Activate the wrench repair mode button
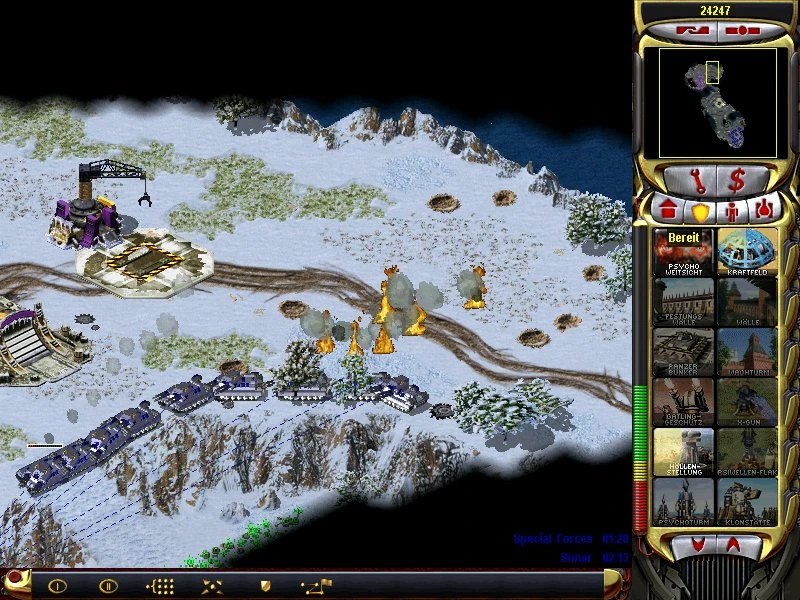This screenshot has width=800, height=600. click(x=689, y=182)
